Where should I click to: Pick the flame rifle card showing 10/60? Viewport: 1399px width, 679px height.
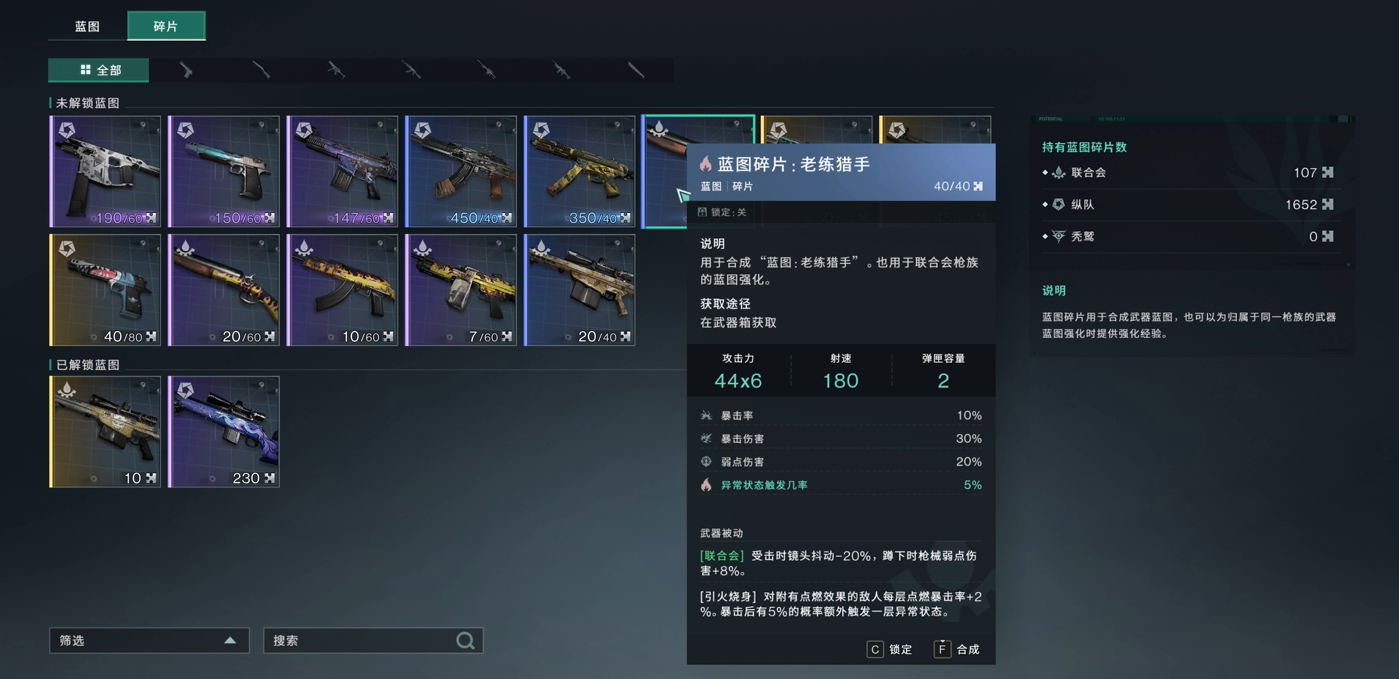pyautogui.click(x=342, y=290)
